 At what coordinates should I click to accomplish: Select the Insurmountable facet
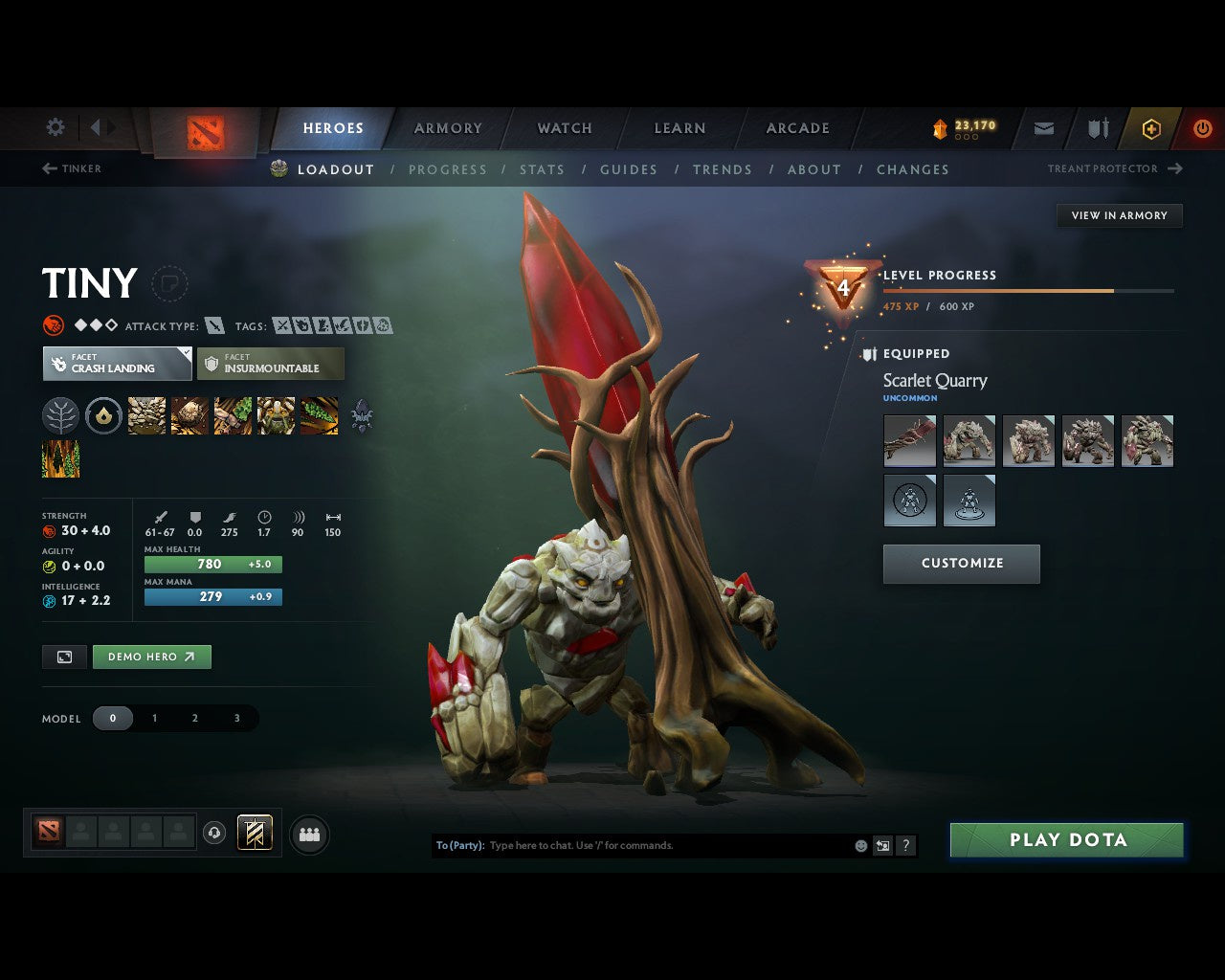(271, 364)
